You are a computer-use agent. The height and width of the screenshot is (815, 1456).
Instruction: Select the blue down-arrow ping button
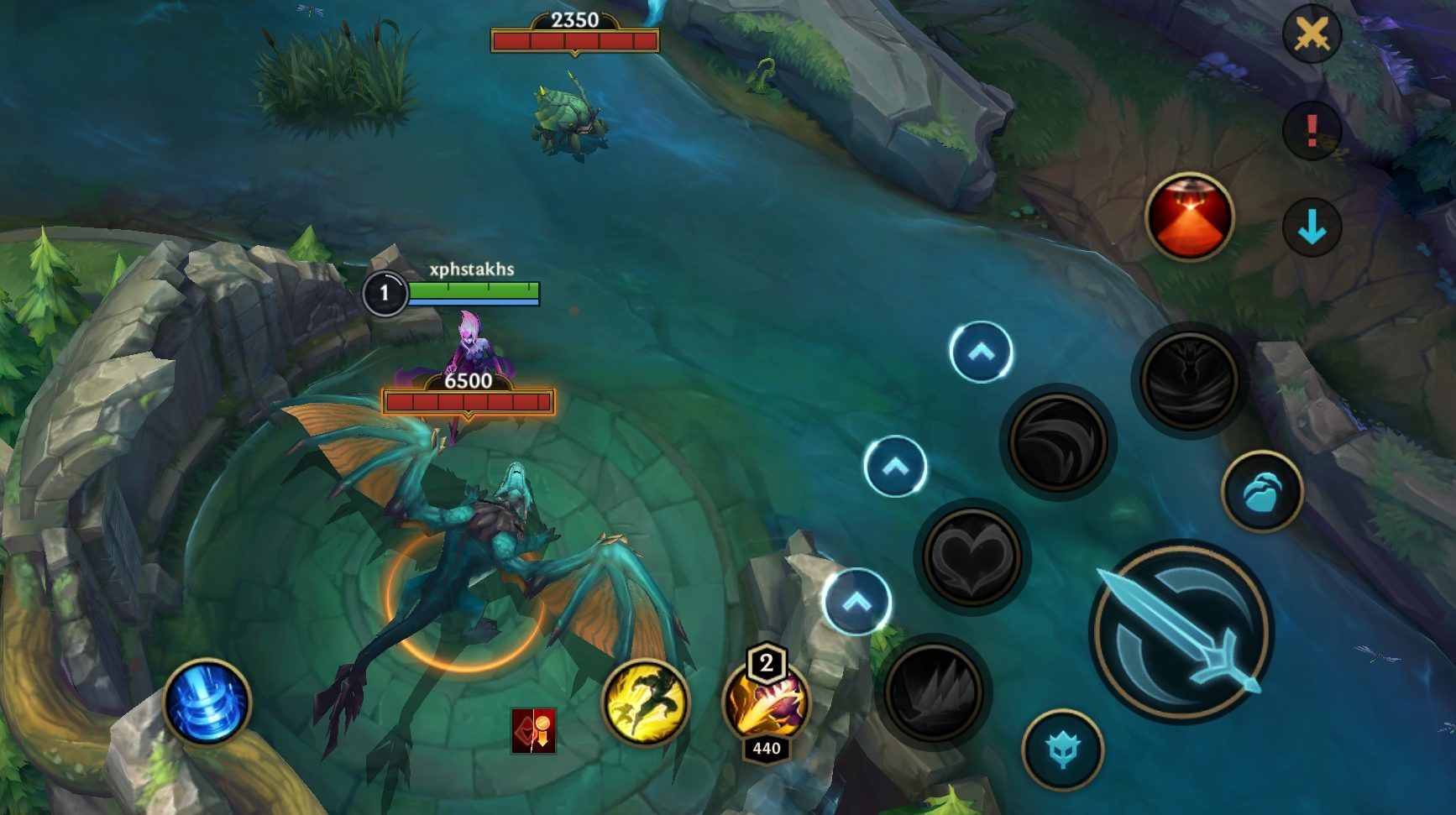pyautogui.click(x=1312, y=227)
